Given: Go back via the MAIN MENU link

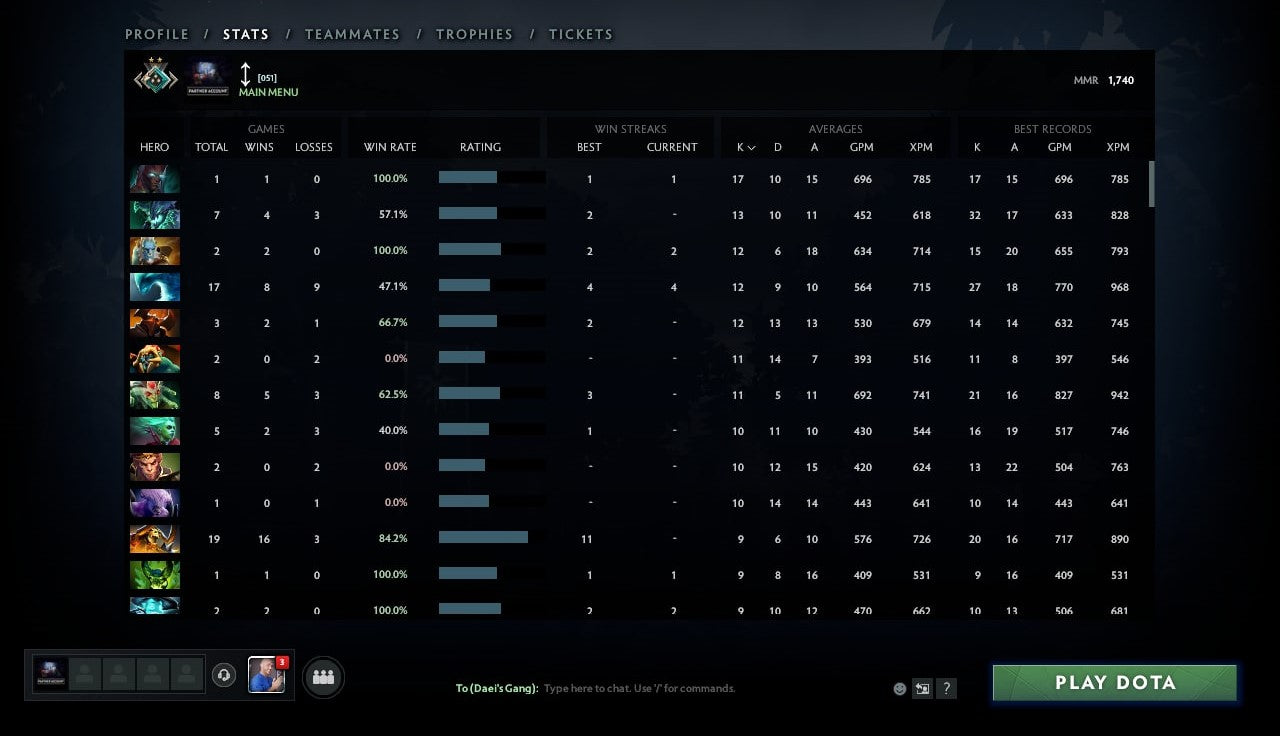Looking at the screenshot, I should 268,92.
